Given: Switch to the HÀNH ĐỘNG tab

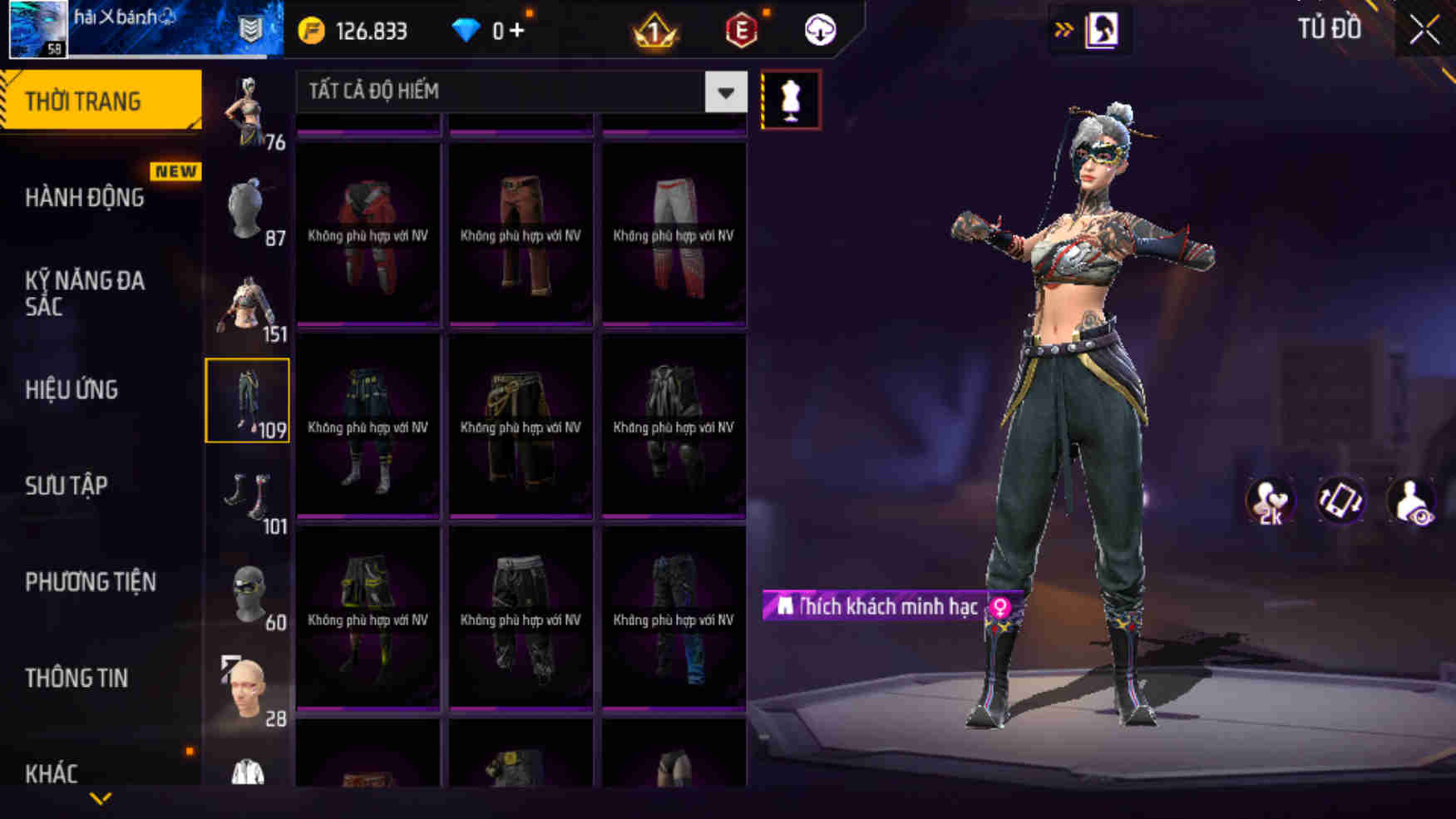Looking at the screenshot, I should click(83, 198).
